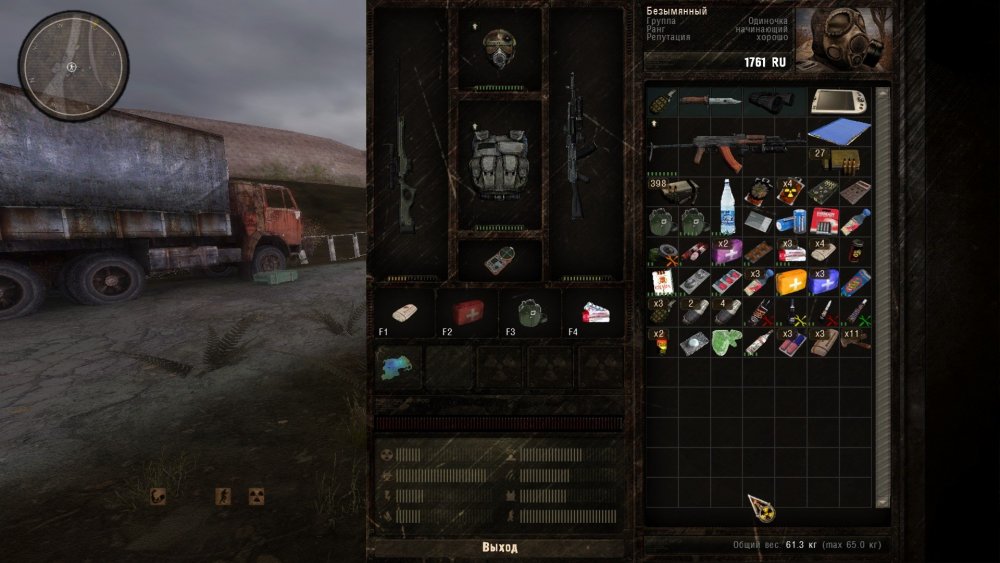
Task: Open the white PDA device item
Action: click(840, 101)
